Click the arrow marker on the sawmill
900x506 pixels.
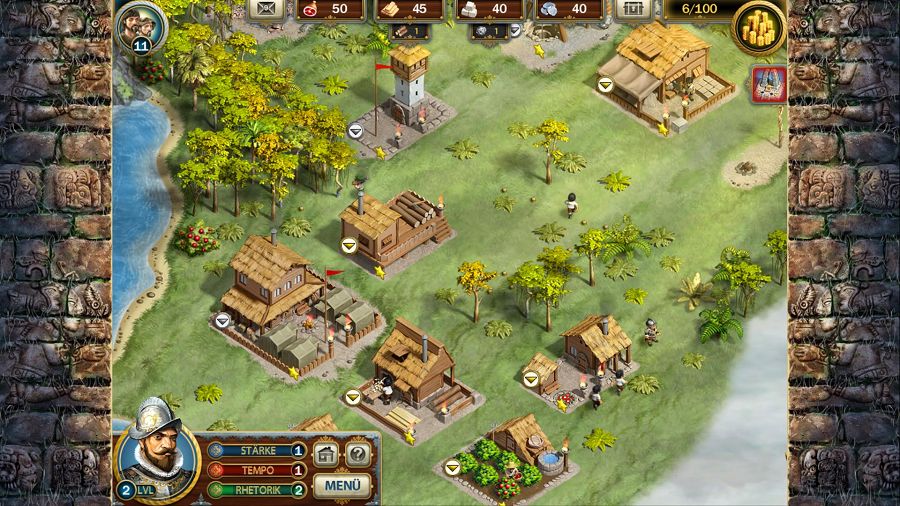[x=349, y=244]
